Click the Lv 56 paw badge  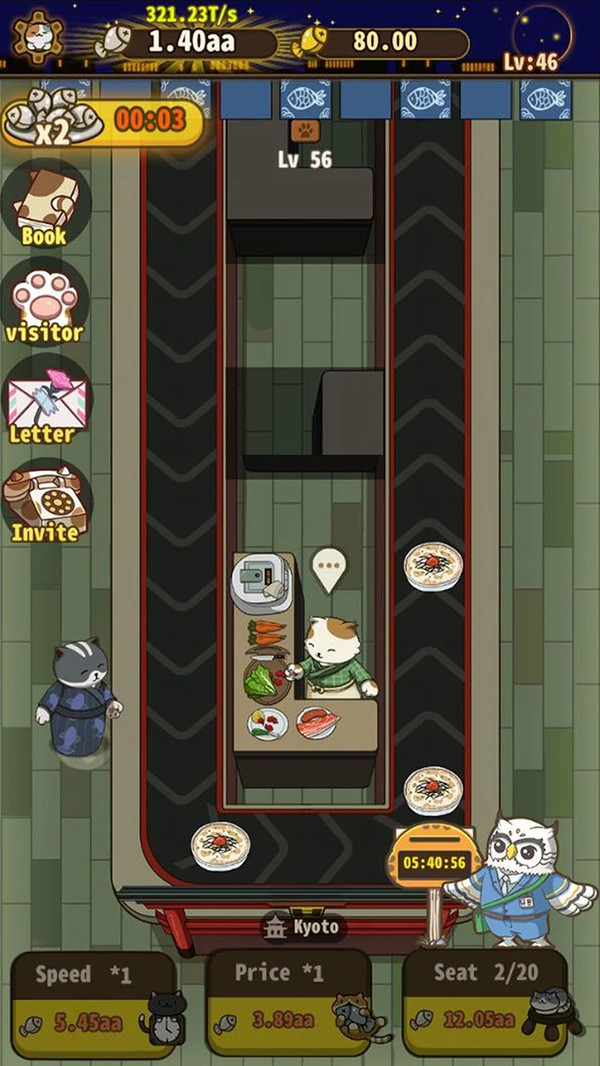point(304,131)
